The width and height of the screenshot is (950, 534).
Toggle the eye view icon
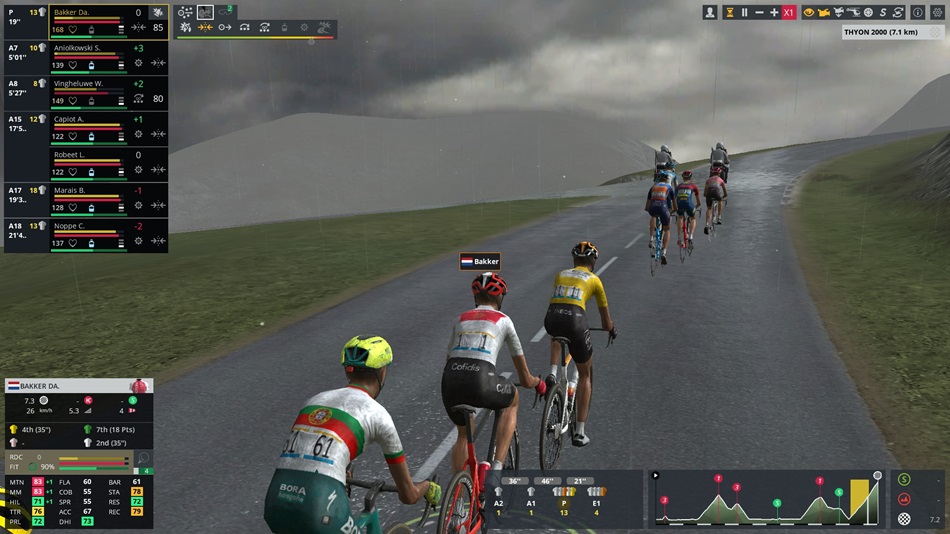809,12
